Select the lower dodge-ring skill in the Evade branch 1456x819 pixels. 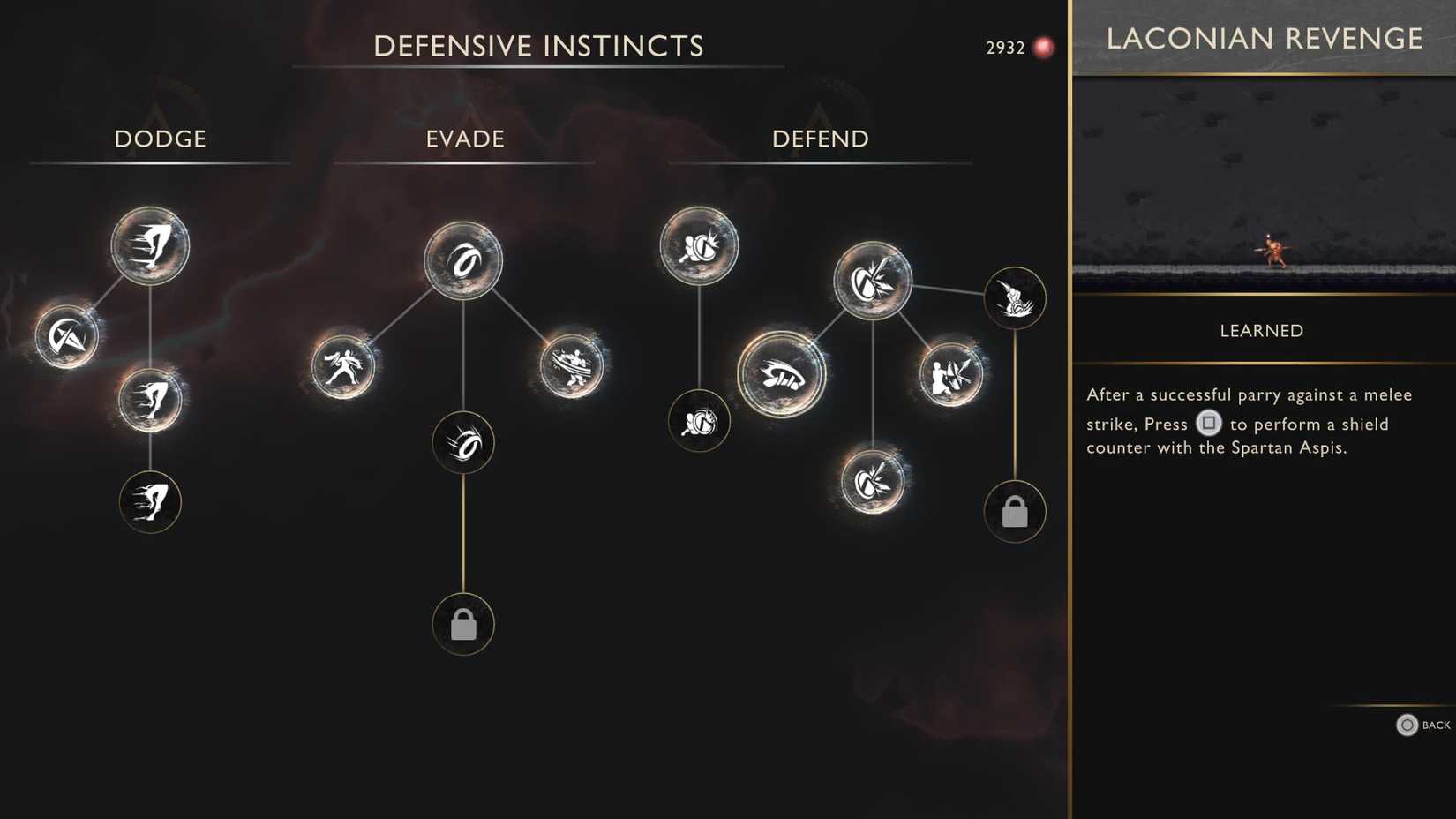tap(463, 443)
